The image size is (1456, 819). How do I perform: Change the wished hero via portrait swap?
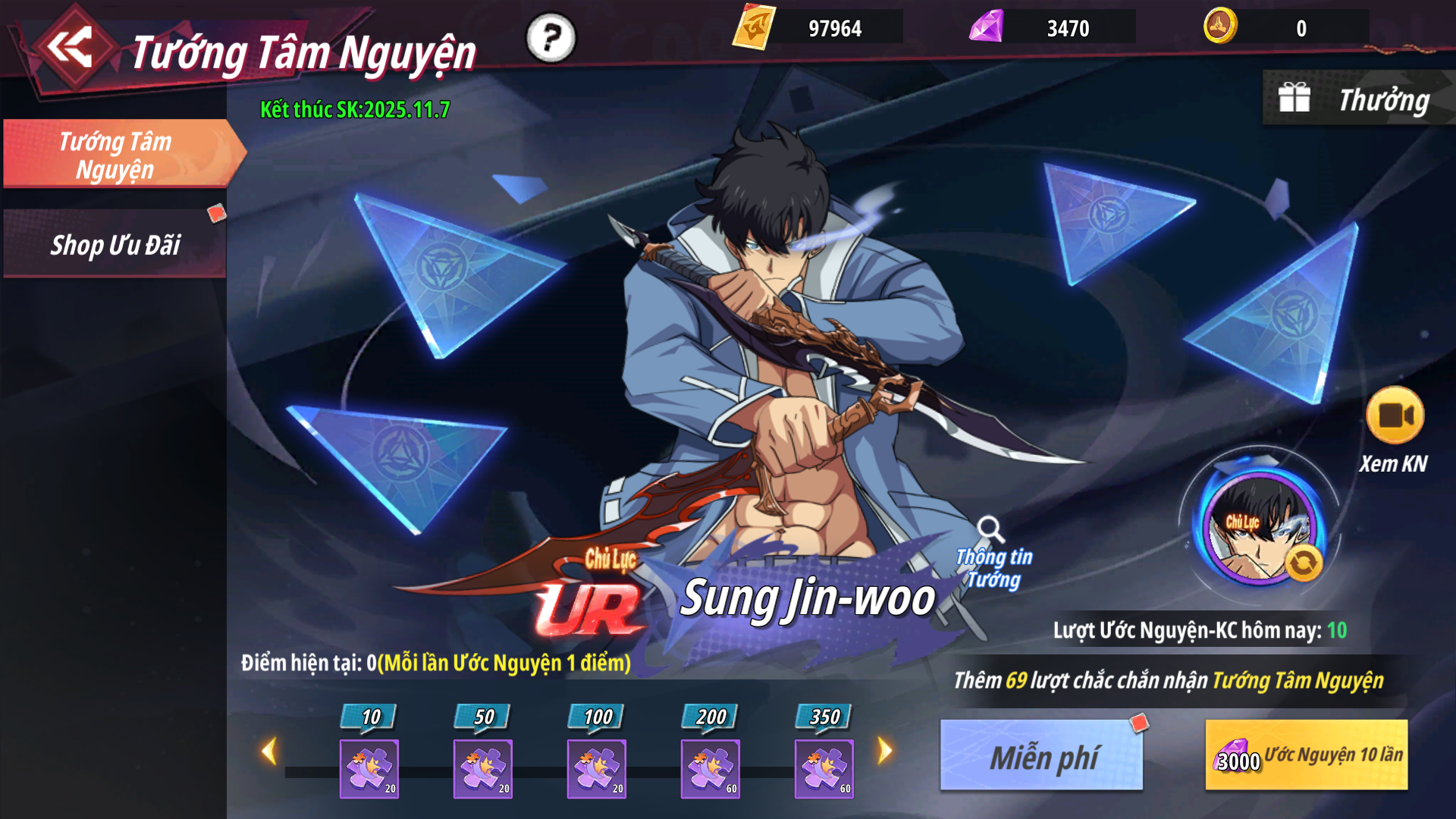(1303, 563)
